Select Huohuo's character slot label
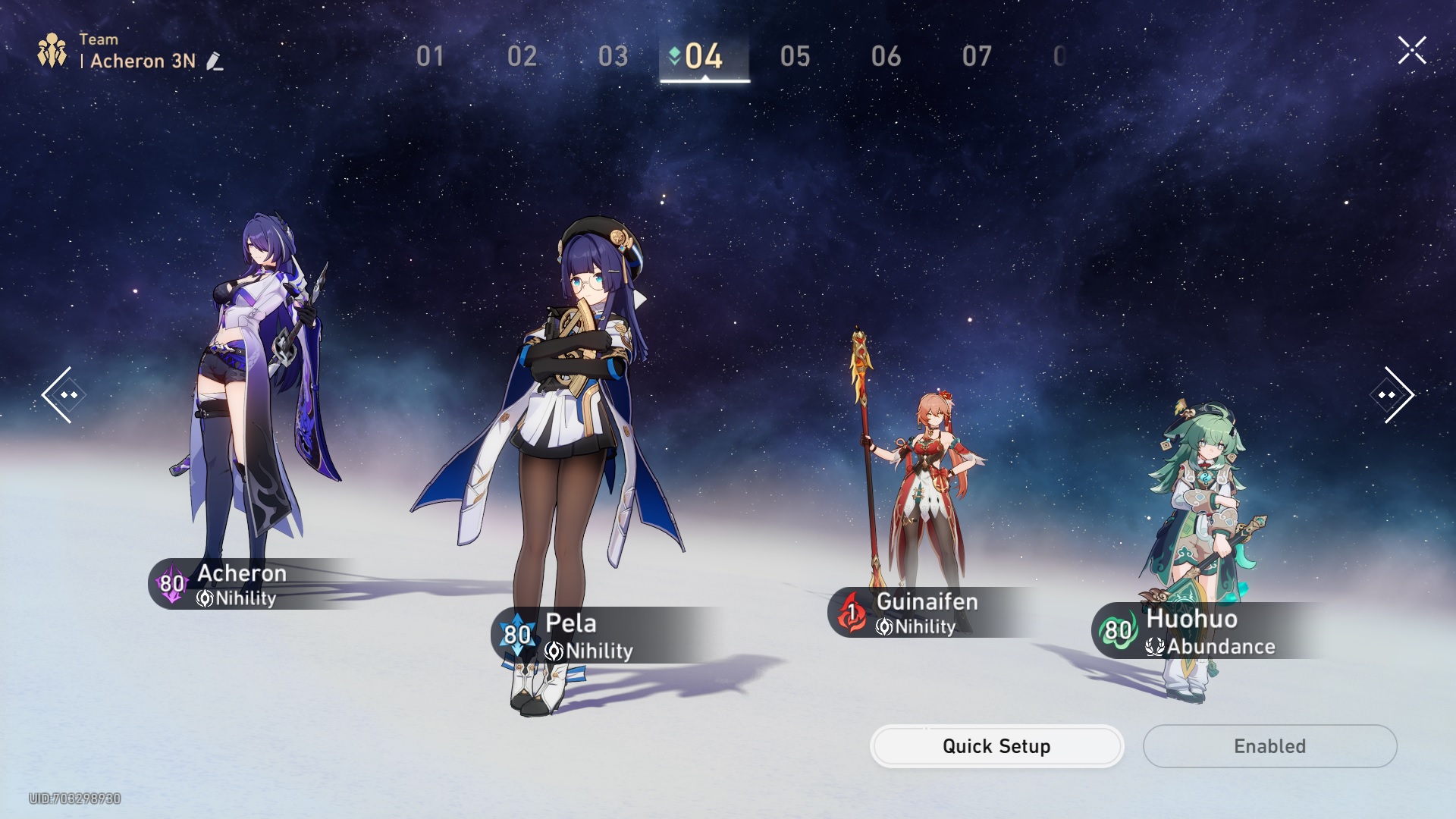1456x819 pixels. (1206, 631)
